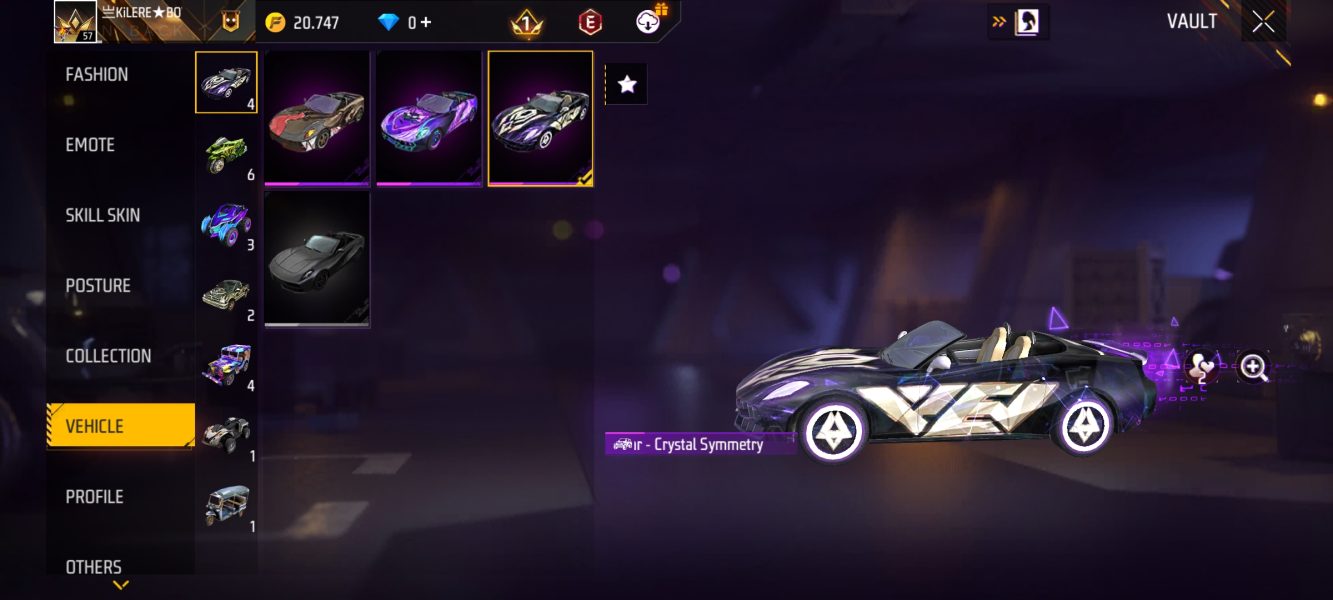Open the green motorcycle vehicle type
The width and height of the screenshot is (1333, 600).
coord(226,153)
